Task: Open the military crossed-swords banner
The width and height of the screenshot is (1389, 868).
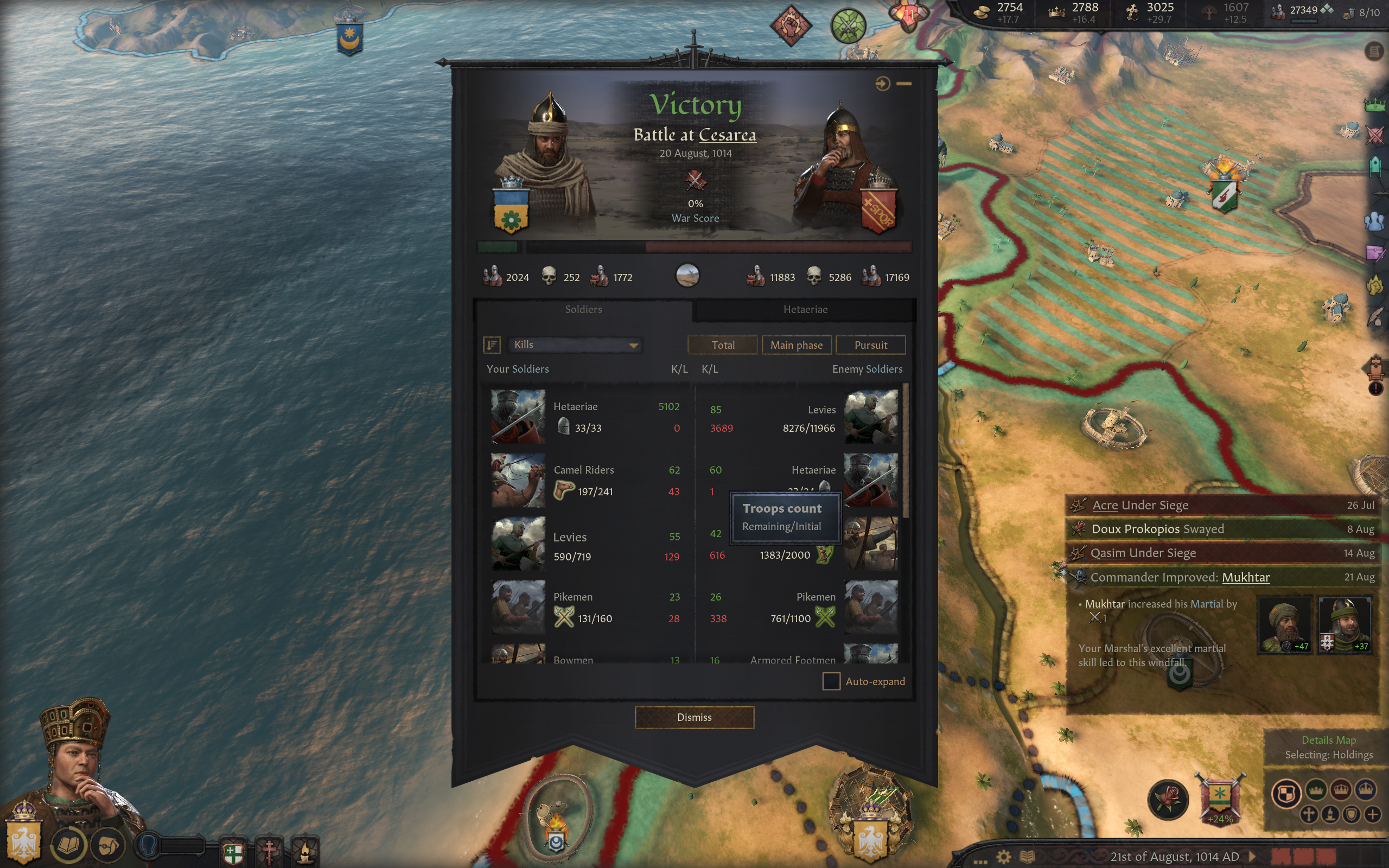Action: click(x=1220, y=798)
